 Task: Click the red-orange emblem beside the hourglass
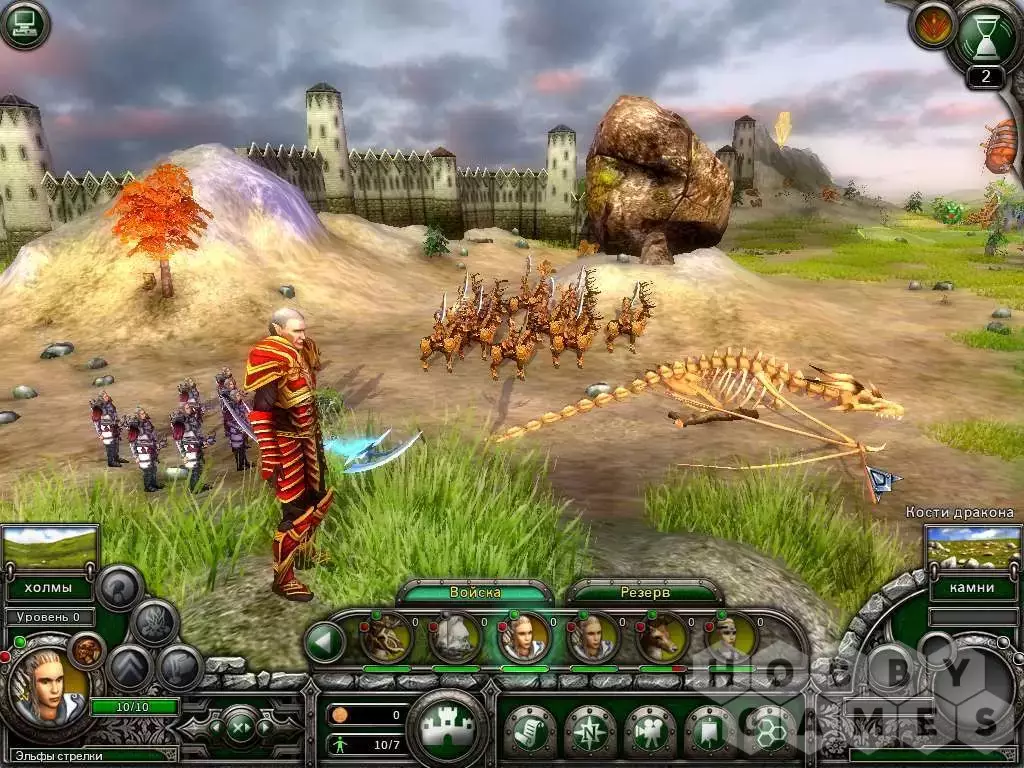tap(931, 26)
